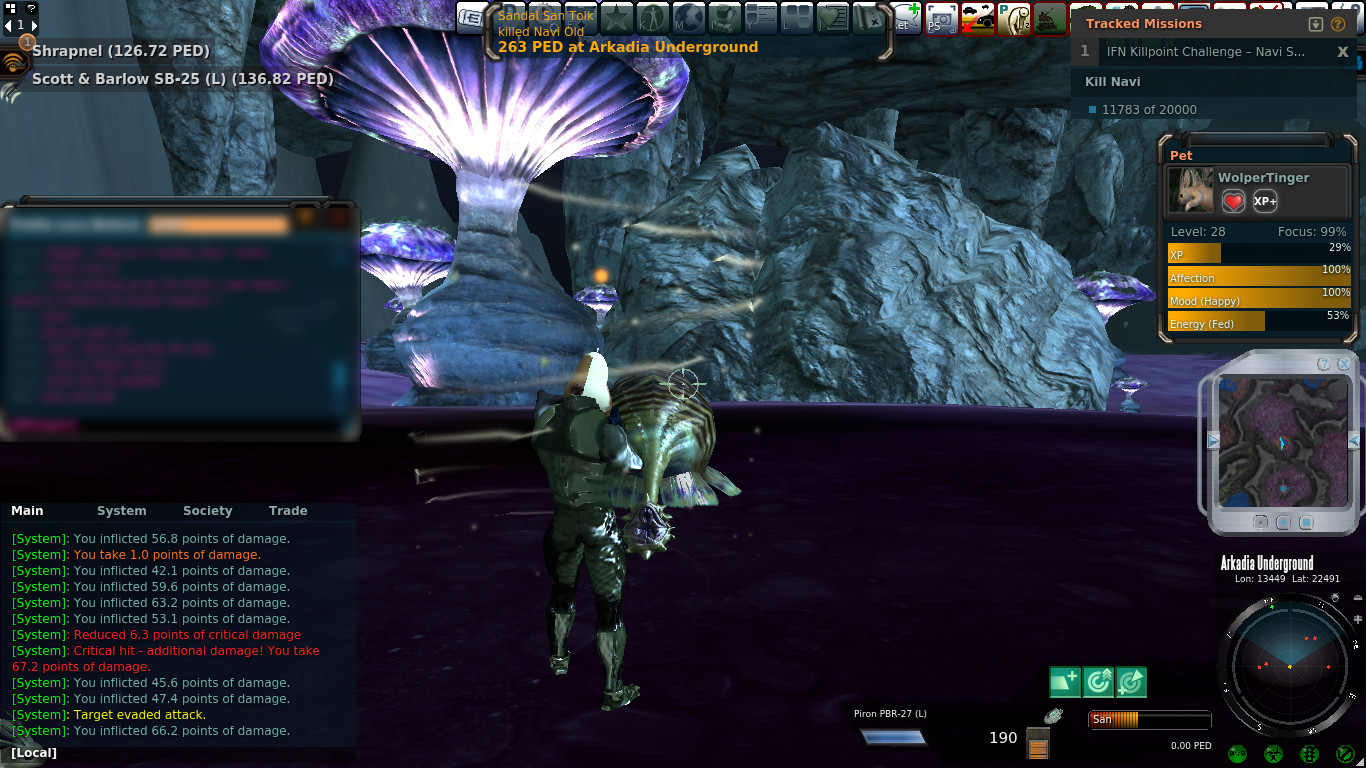Go to the next hotbar page arrow
Screen dimensions: 1366x768
point(33,25)
